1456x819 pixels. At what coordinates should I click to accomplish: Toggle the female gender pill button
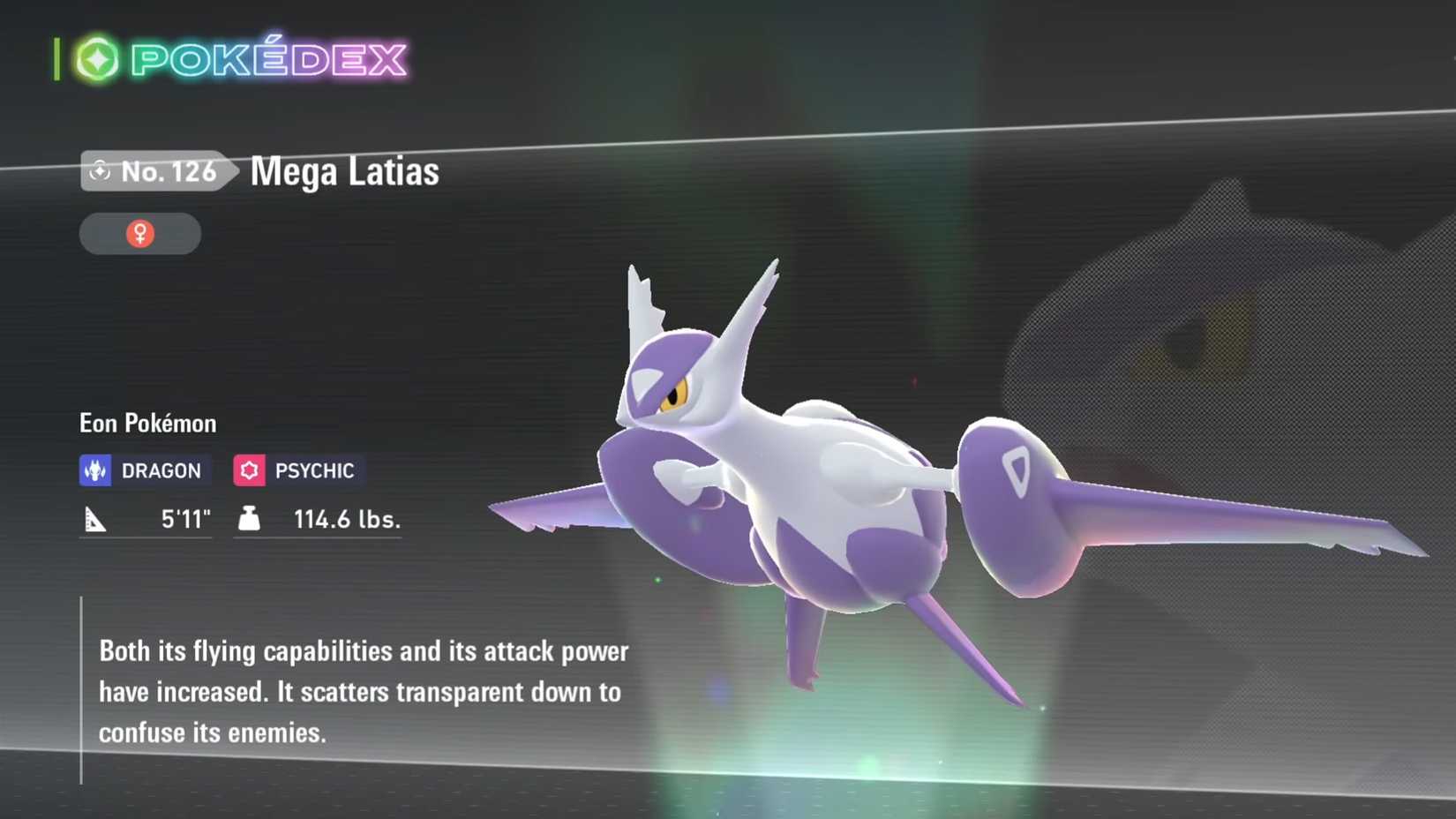pos(139,233)
